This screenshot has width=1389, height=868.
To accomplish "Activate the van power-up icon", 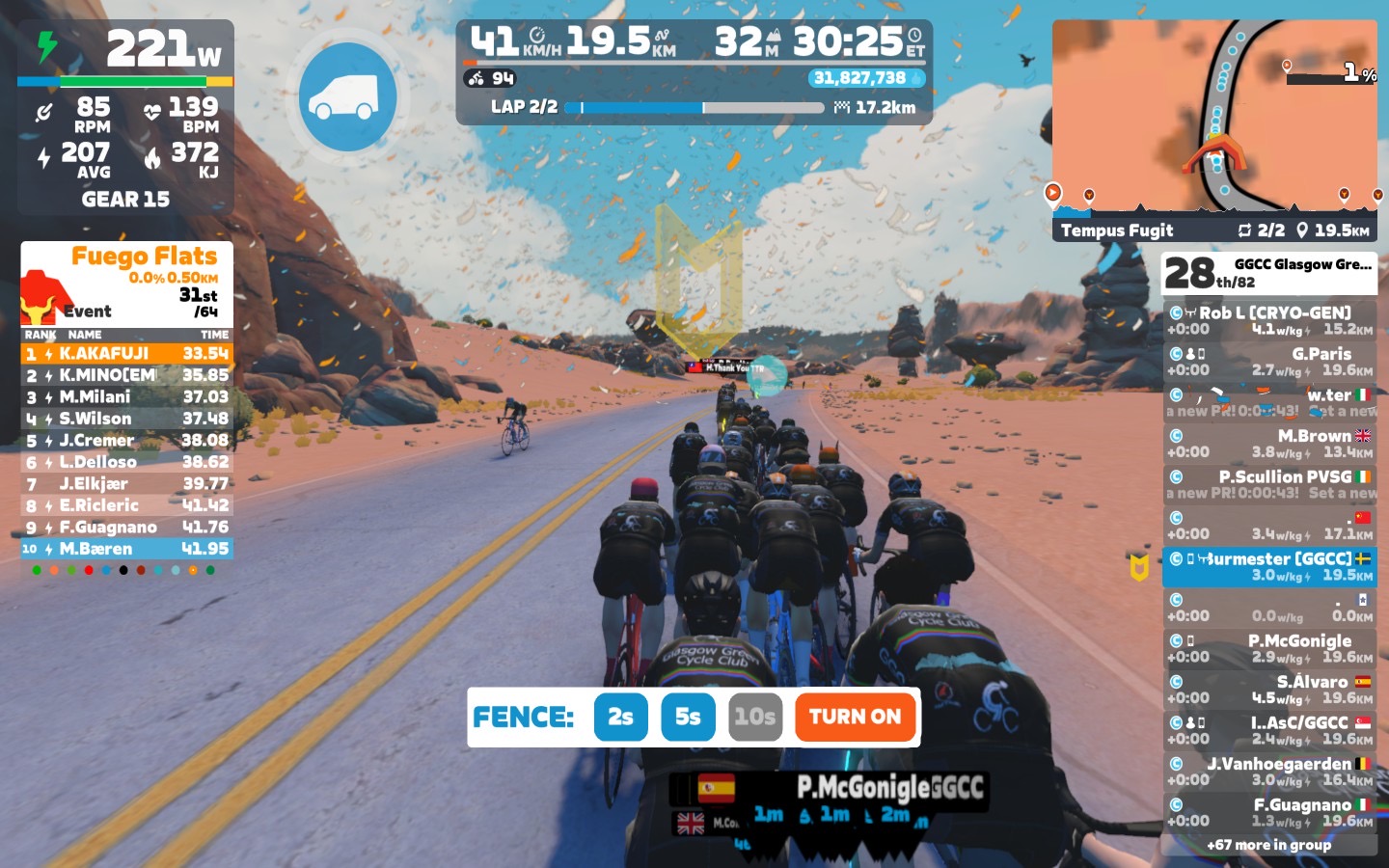I will click(347, 96).
